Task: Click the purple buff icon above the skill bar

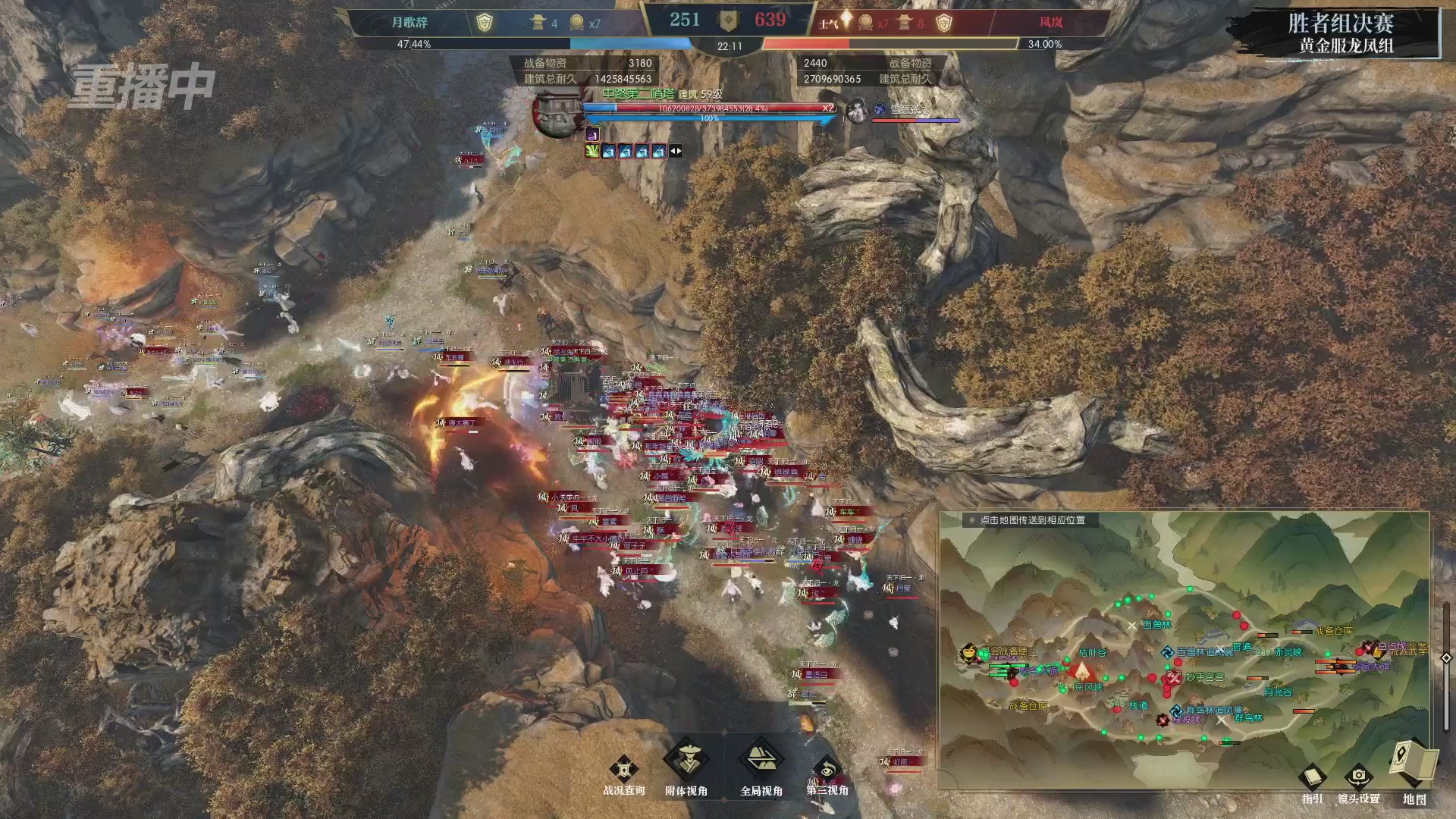Action: coord(592,135)
